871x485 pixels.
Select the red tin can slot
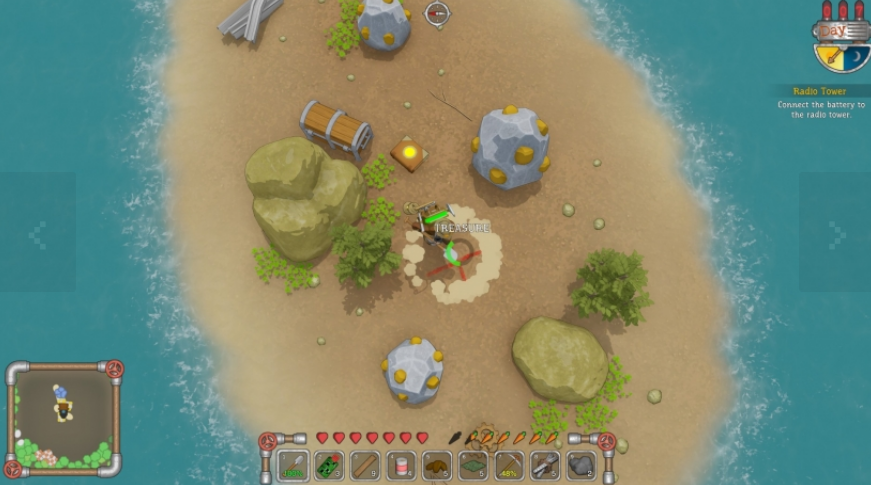(400, 465)
